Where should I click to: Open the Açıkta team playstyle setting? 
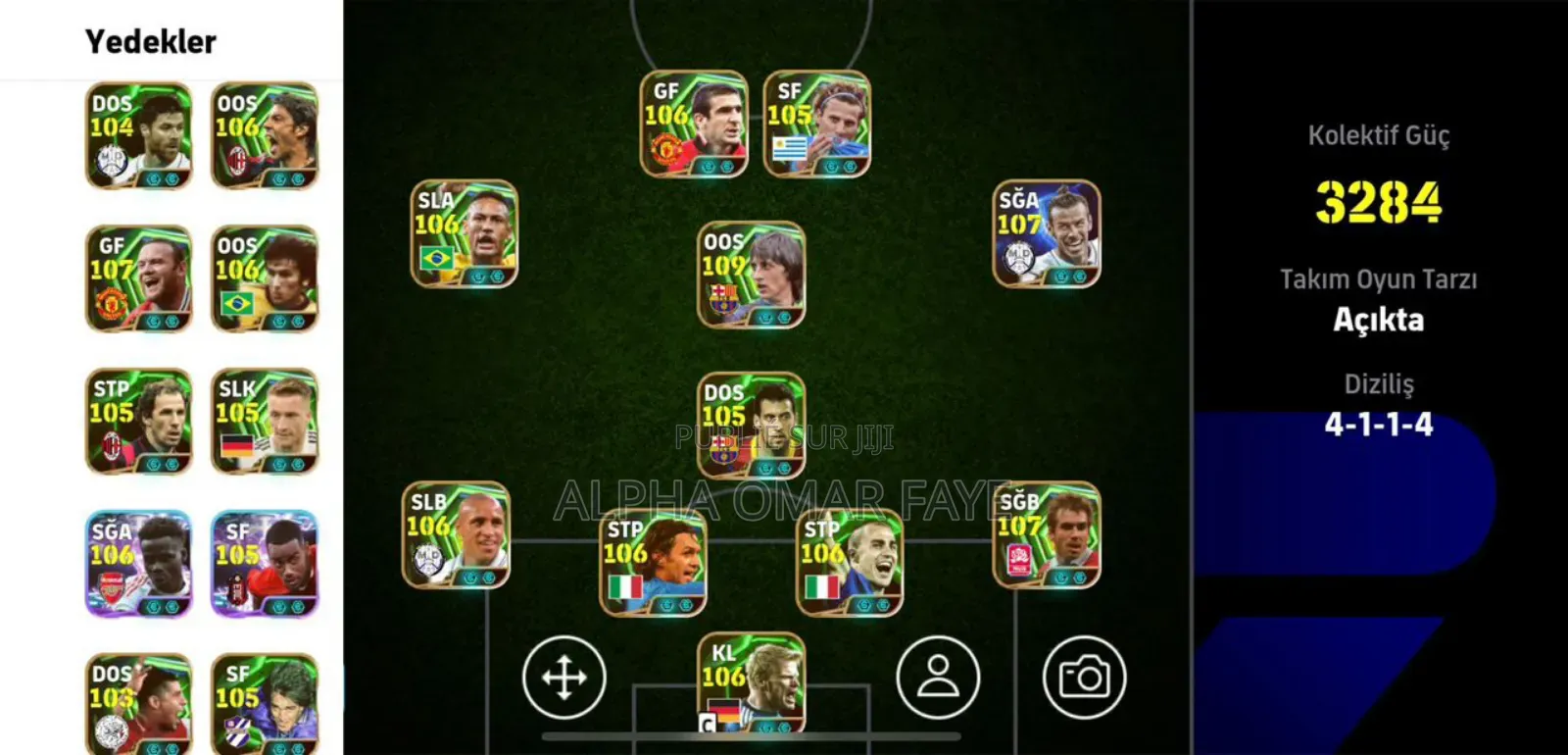click(x=1378, y=320)
